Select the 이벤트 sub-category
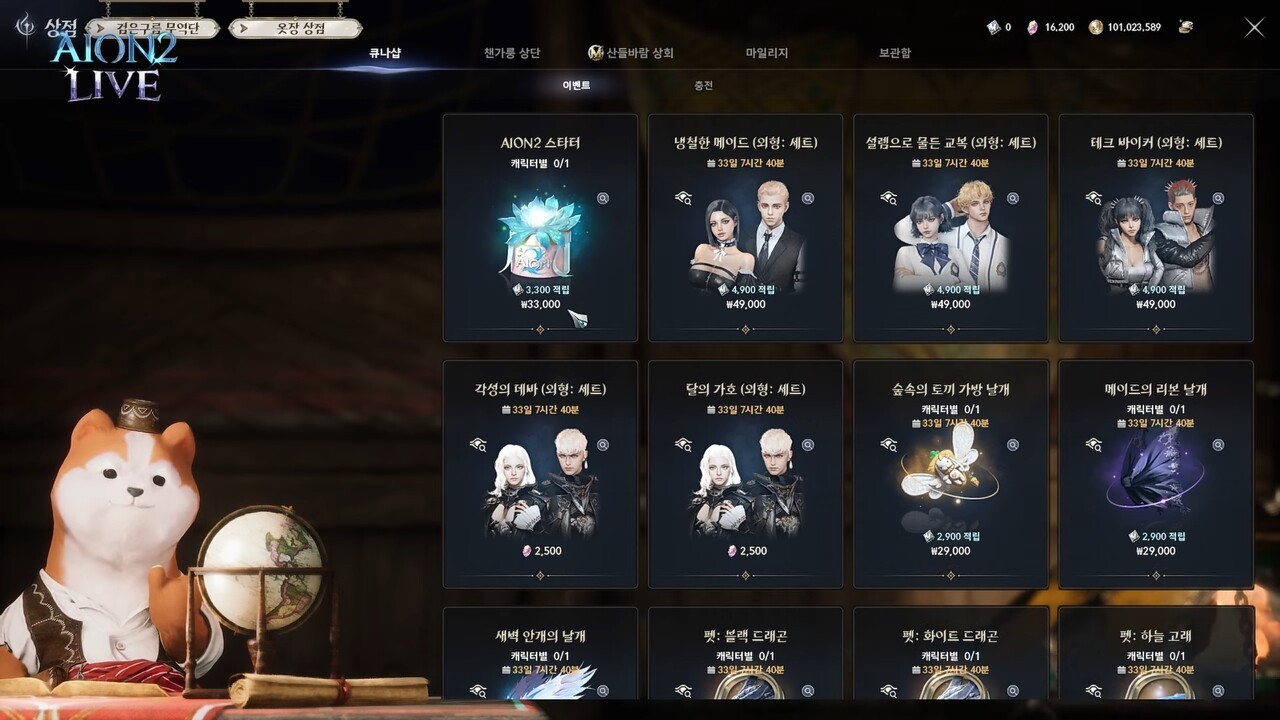 (576, 86)
